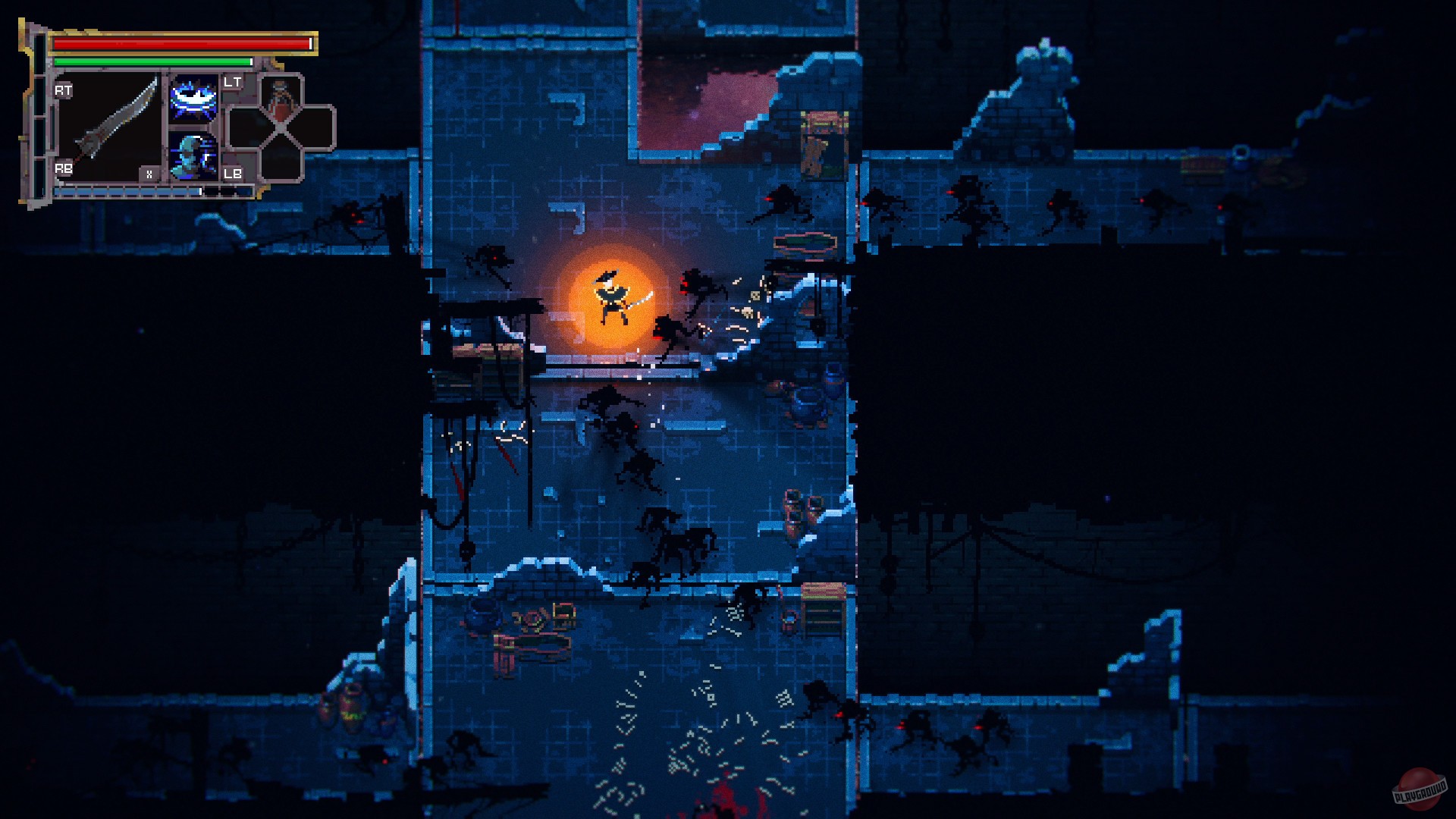Click the blue wave spell icon
Viewport: 1456px width, 819px height.
[x=193, y=99]
